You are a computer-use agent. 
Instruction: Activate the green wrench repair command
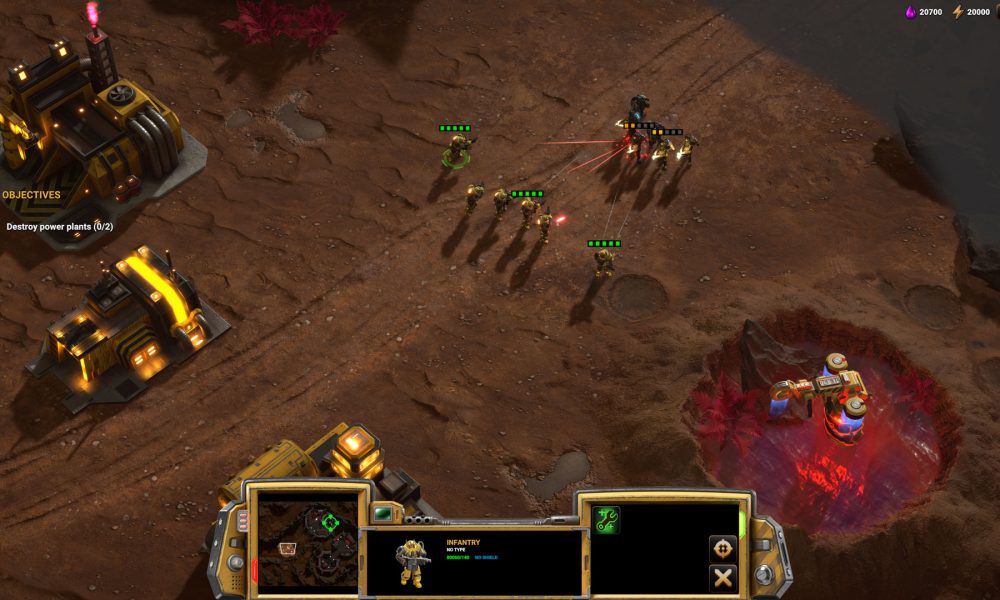coord(606,519)
